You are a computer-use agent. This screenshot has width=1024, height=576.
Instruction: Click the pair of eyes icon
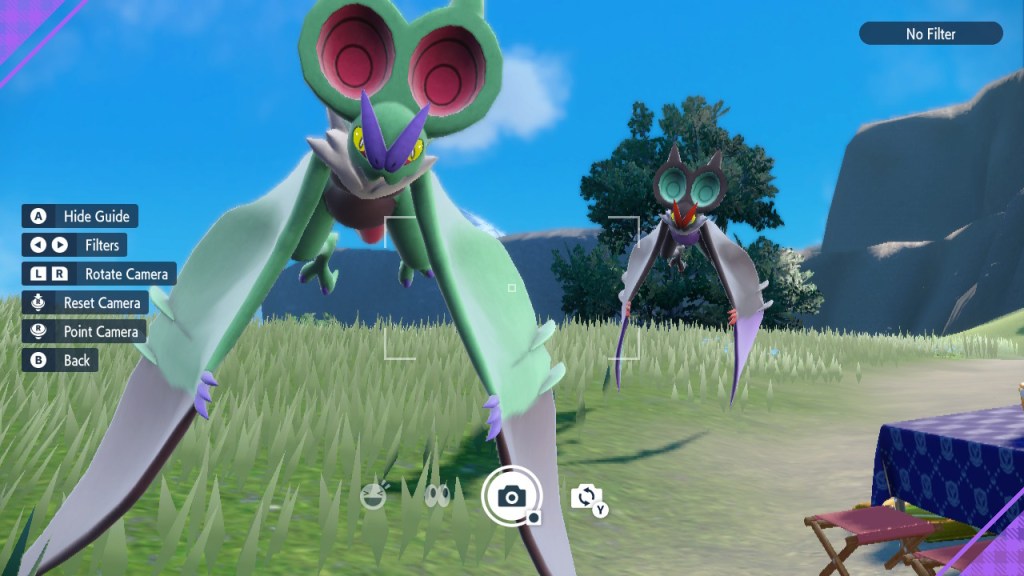pos(437,496)
